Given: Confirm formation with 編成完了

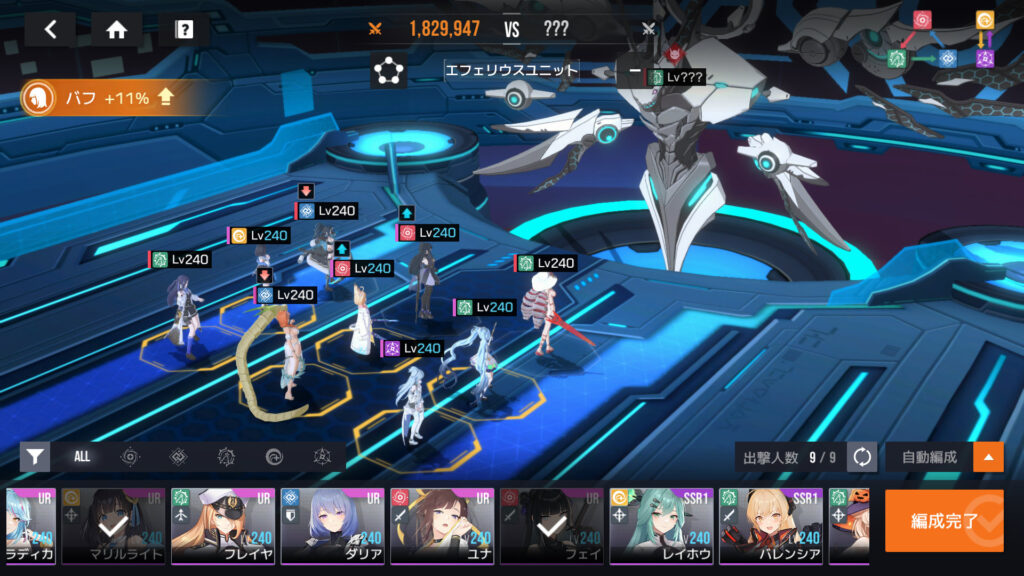Looking at the screenshot, I should click(x=944, y=521).
